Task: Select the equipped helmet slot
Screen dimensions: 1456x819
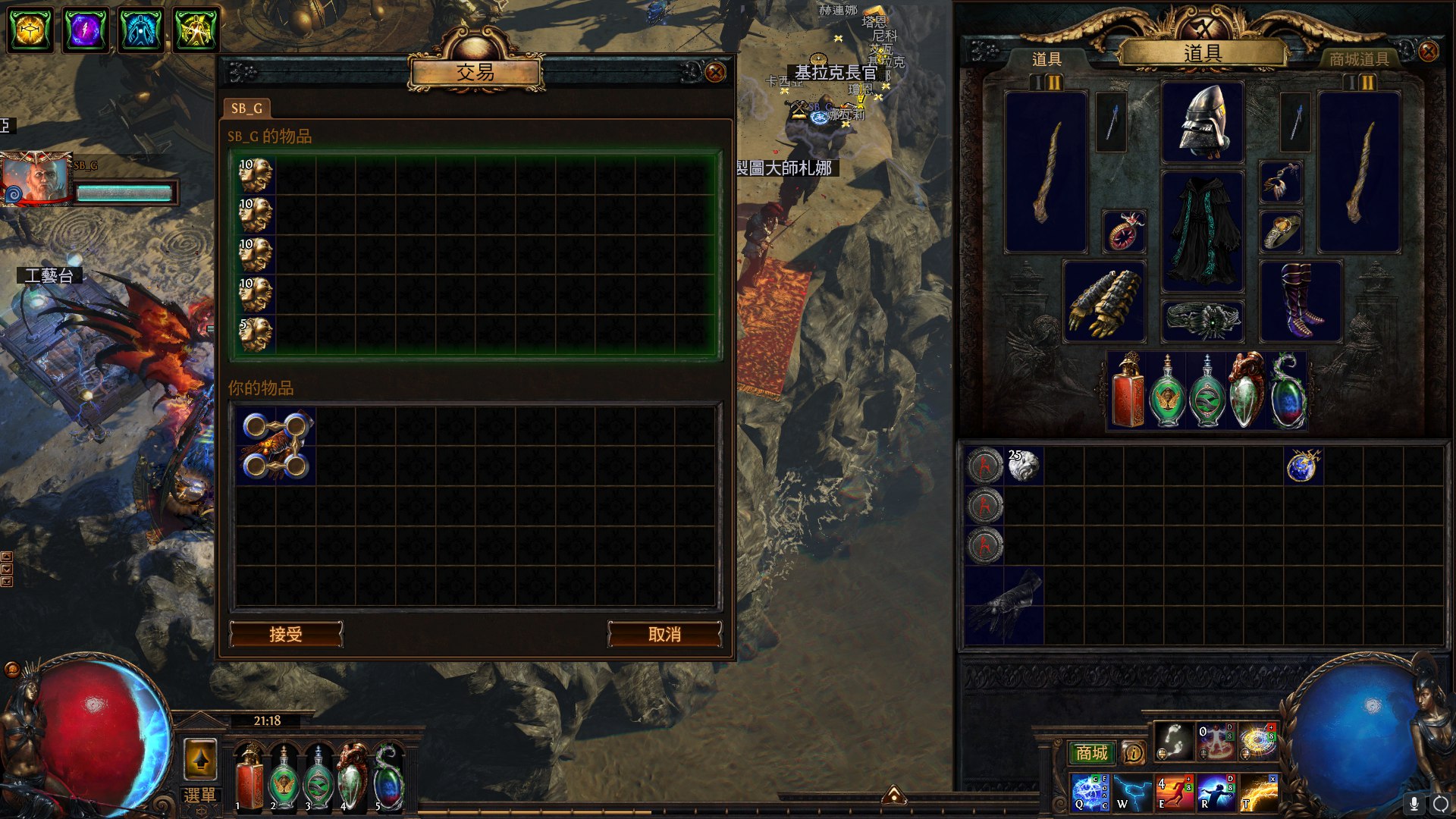Action: 1203,121
